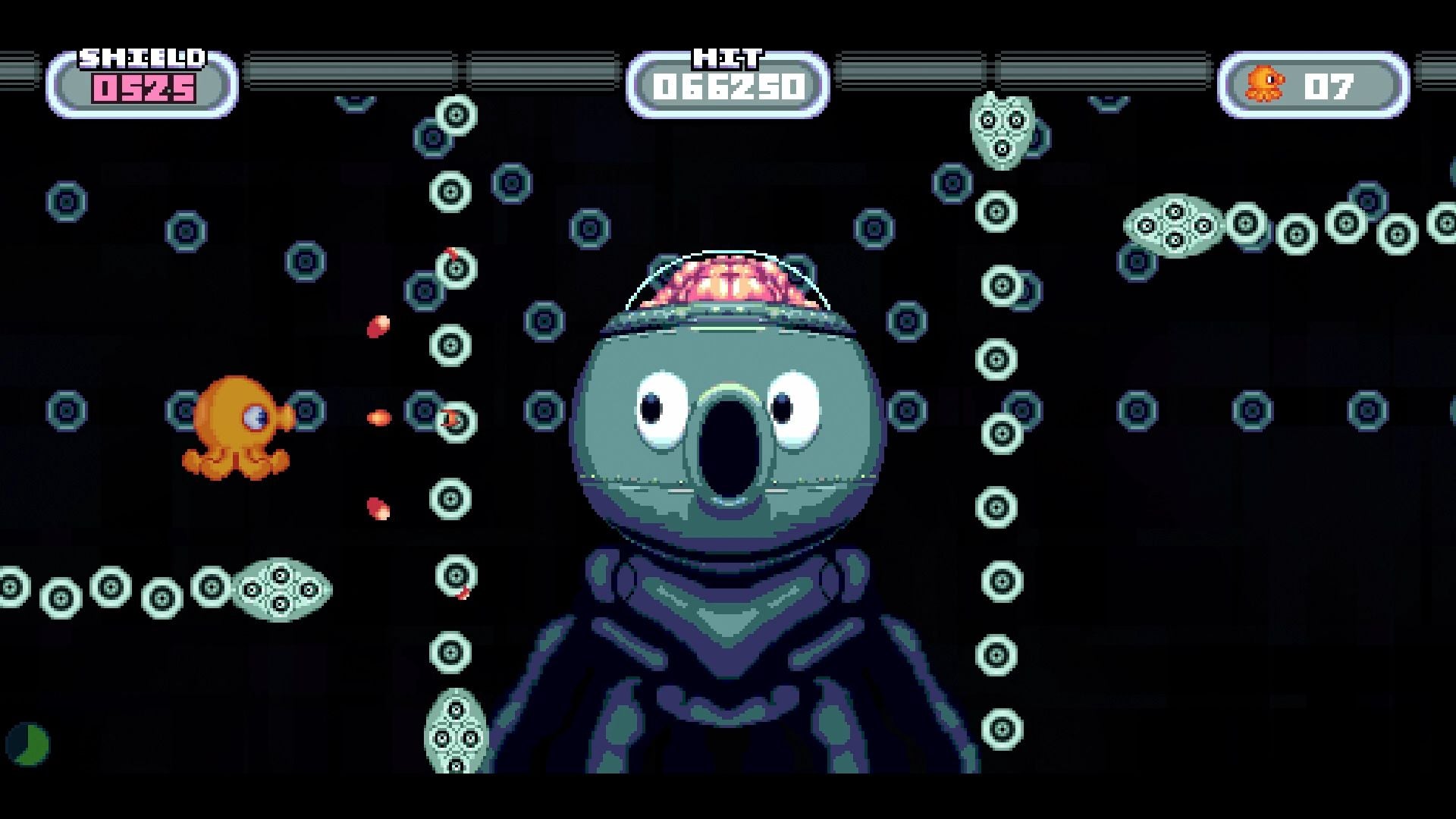Select the octopus life-counter icon in the HUD

click(x=1263, y=83)
